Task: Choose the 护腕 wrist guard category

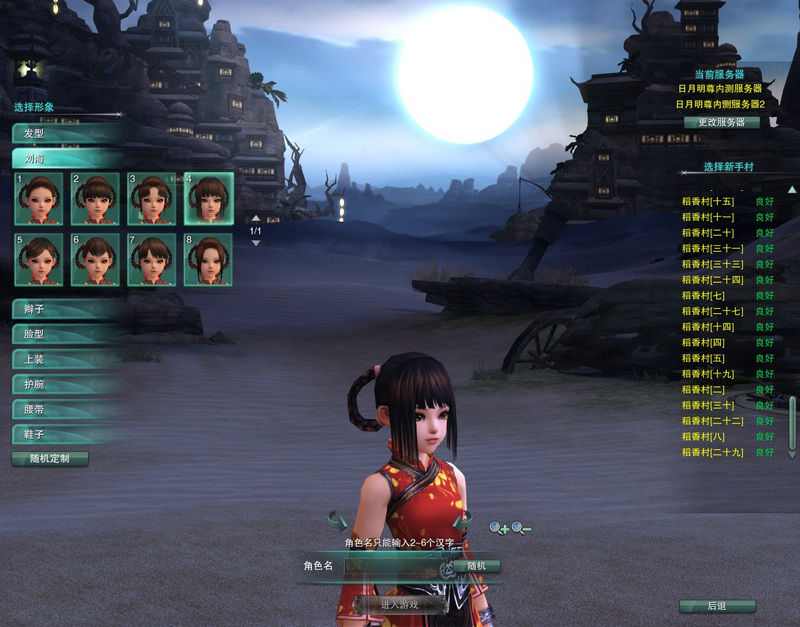Action: (65, 384)
